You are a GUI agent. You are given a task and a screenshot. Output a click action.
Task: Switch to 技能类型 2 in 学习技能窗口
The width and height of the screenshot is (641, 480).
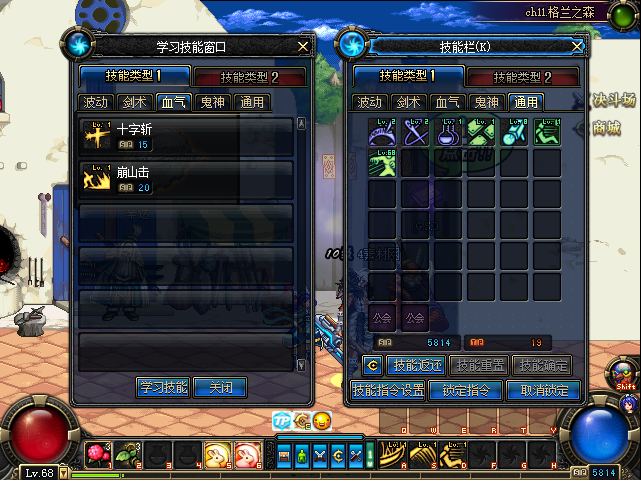tap(249, 77)
